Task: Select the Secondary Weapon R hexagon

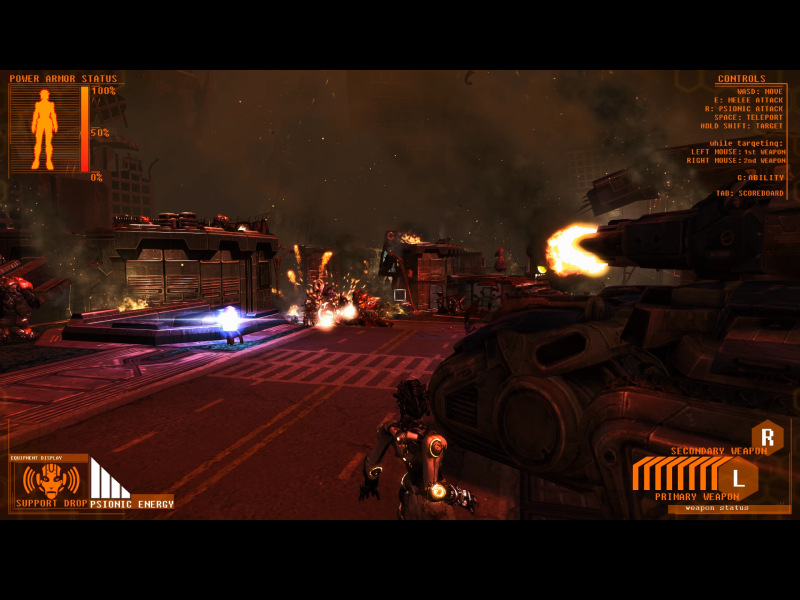Action: 767,437
